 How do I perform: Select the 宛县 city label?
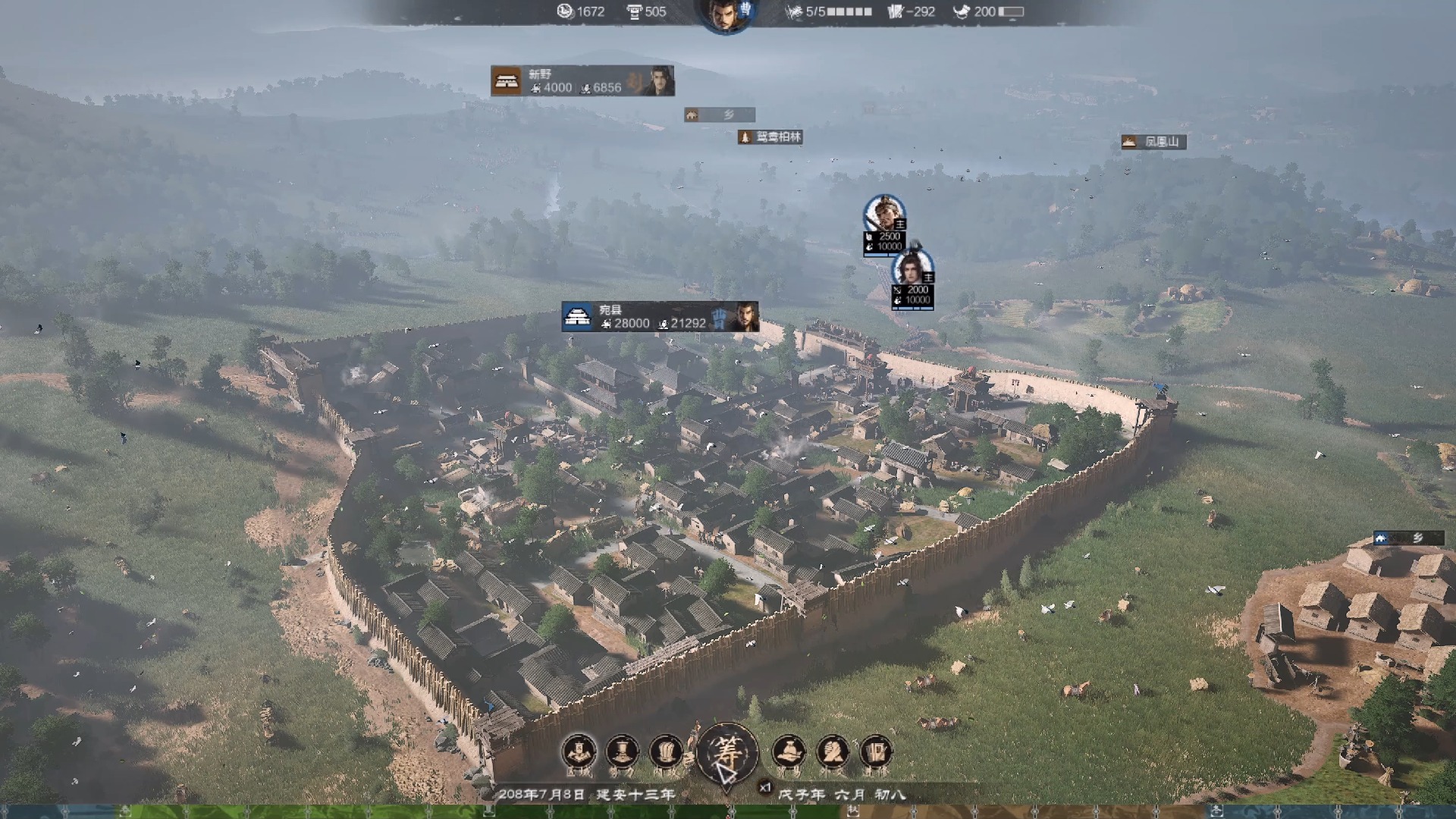tap(659, 316)
